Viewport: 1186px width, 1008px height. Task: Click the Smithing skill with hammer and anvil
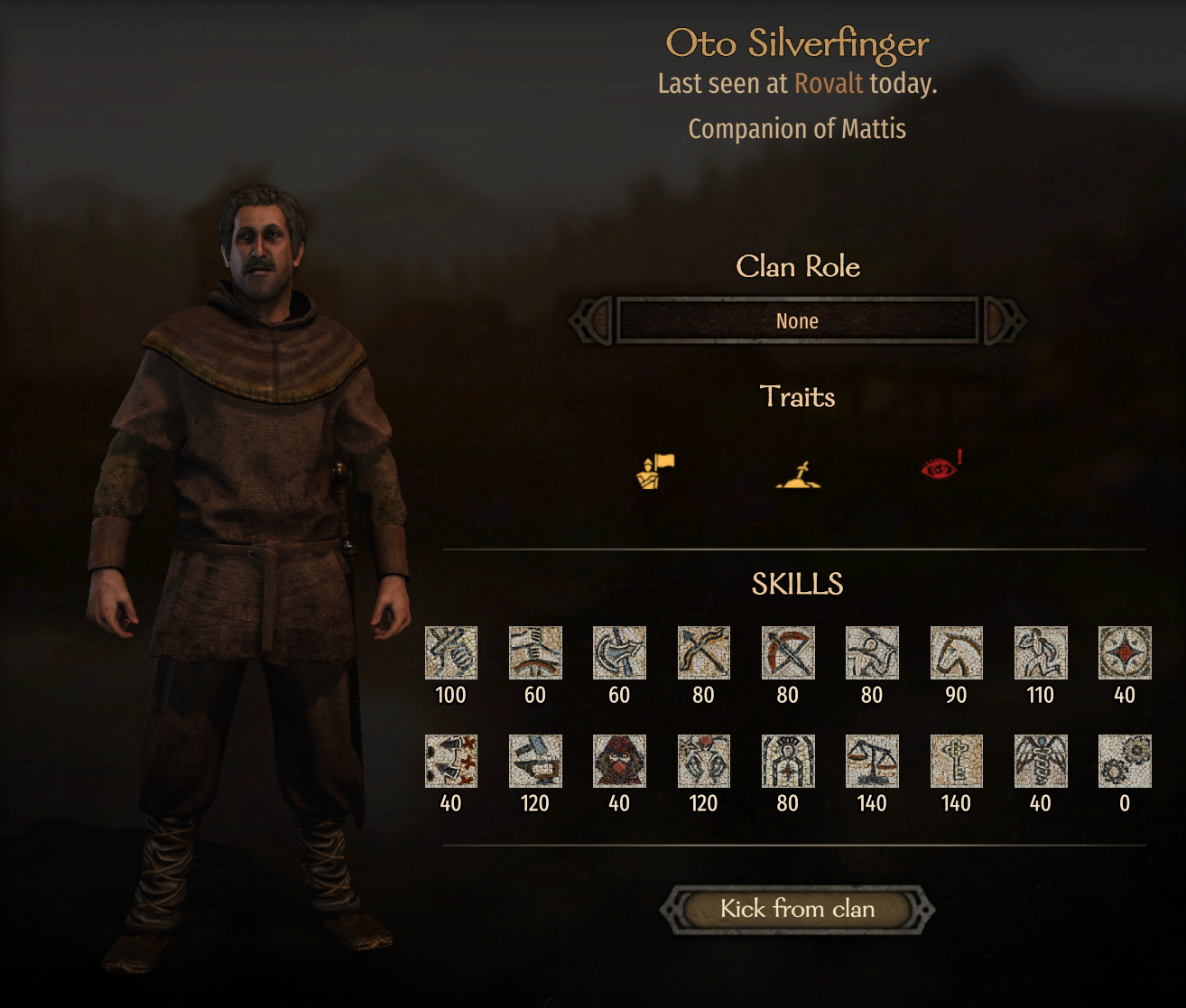click(x=534, y=761)
